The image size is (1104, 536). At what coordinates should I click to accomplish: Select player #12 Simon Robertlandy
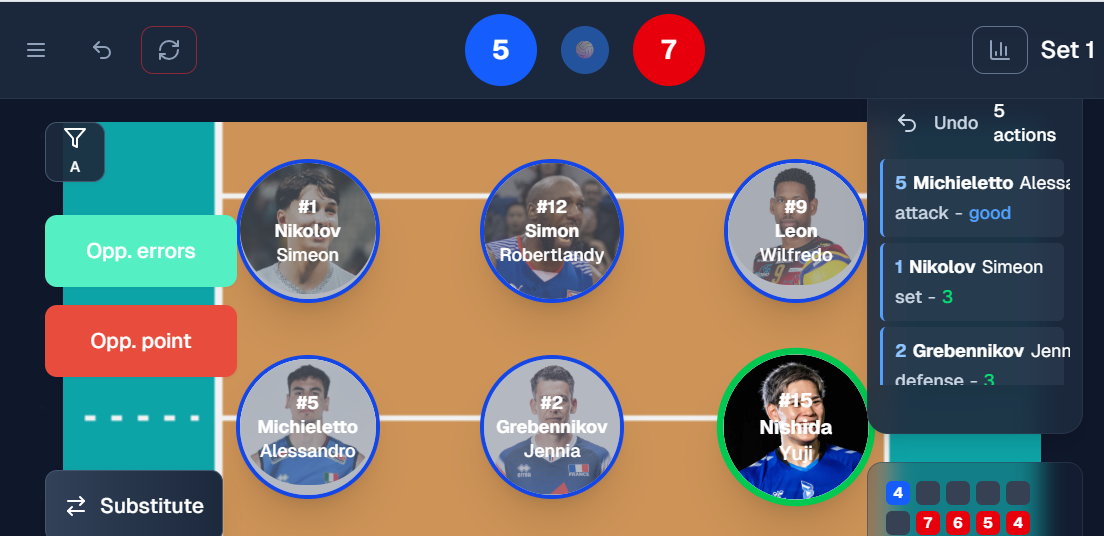[x=552, y=230]
